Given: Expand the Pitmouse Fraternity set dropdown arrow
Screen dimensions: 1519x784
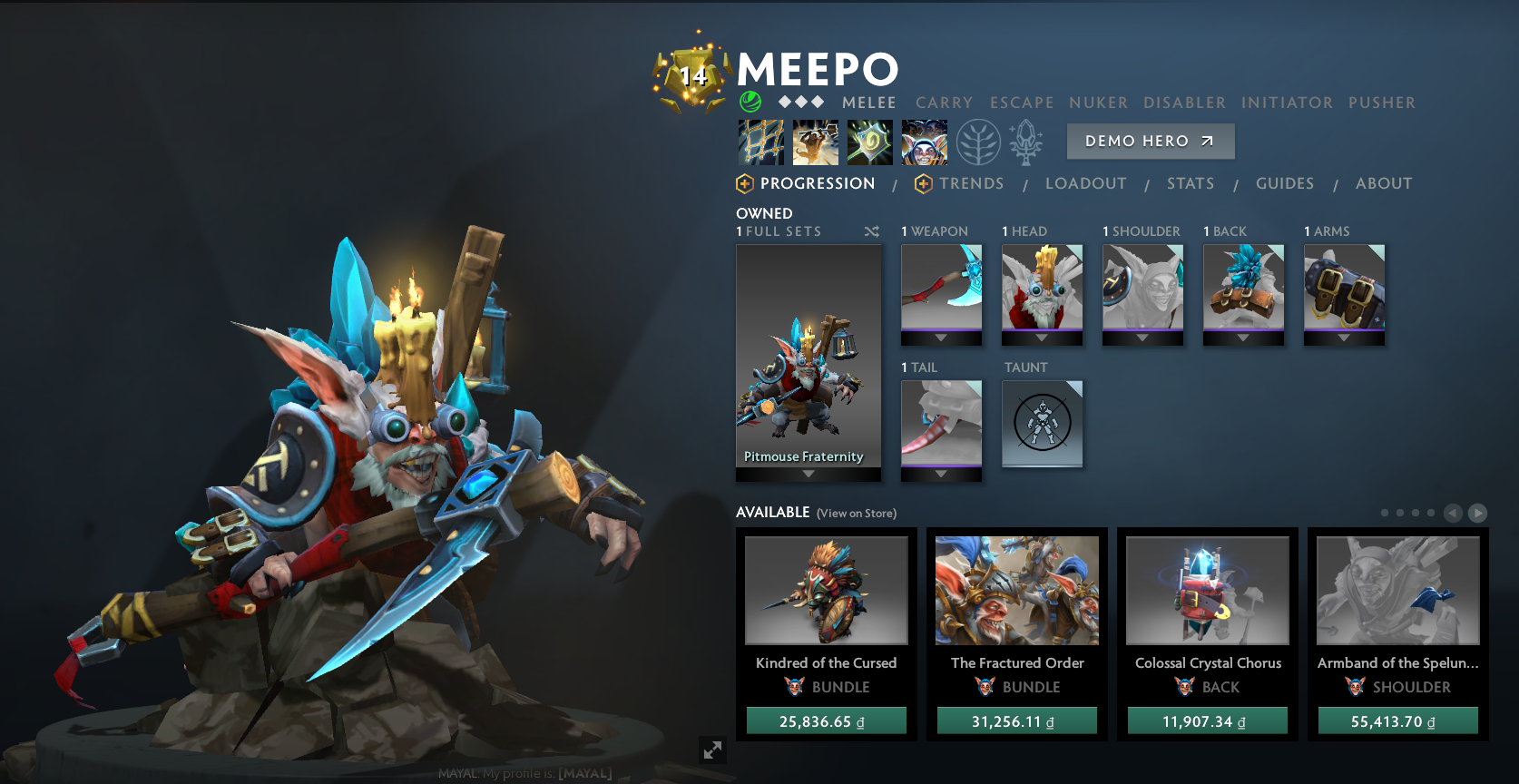Looking at the screenshot, I should coord(808,473).
